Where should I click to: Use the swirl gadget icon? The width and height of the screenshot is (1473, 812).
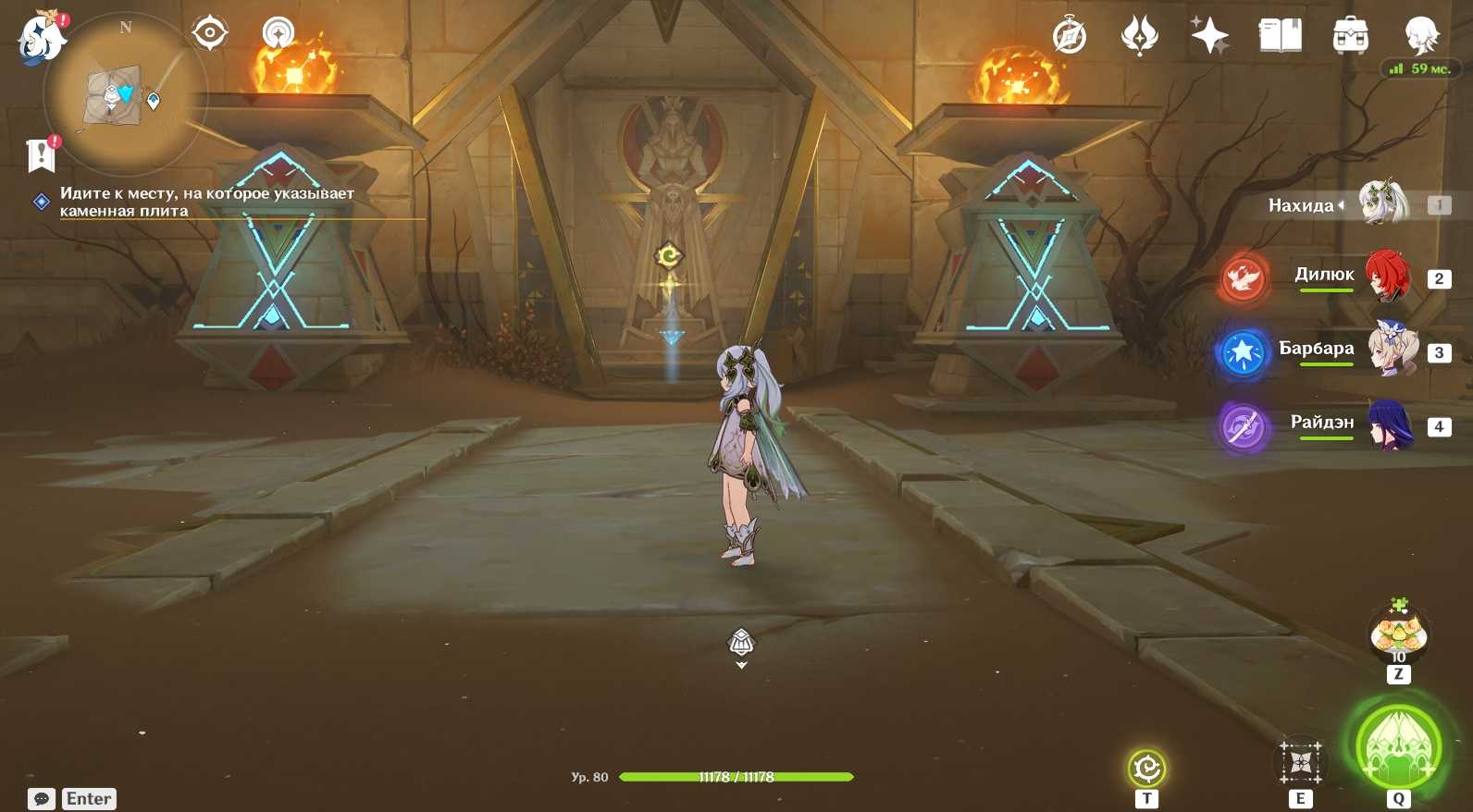point(1146,768)
